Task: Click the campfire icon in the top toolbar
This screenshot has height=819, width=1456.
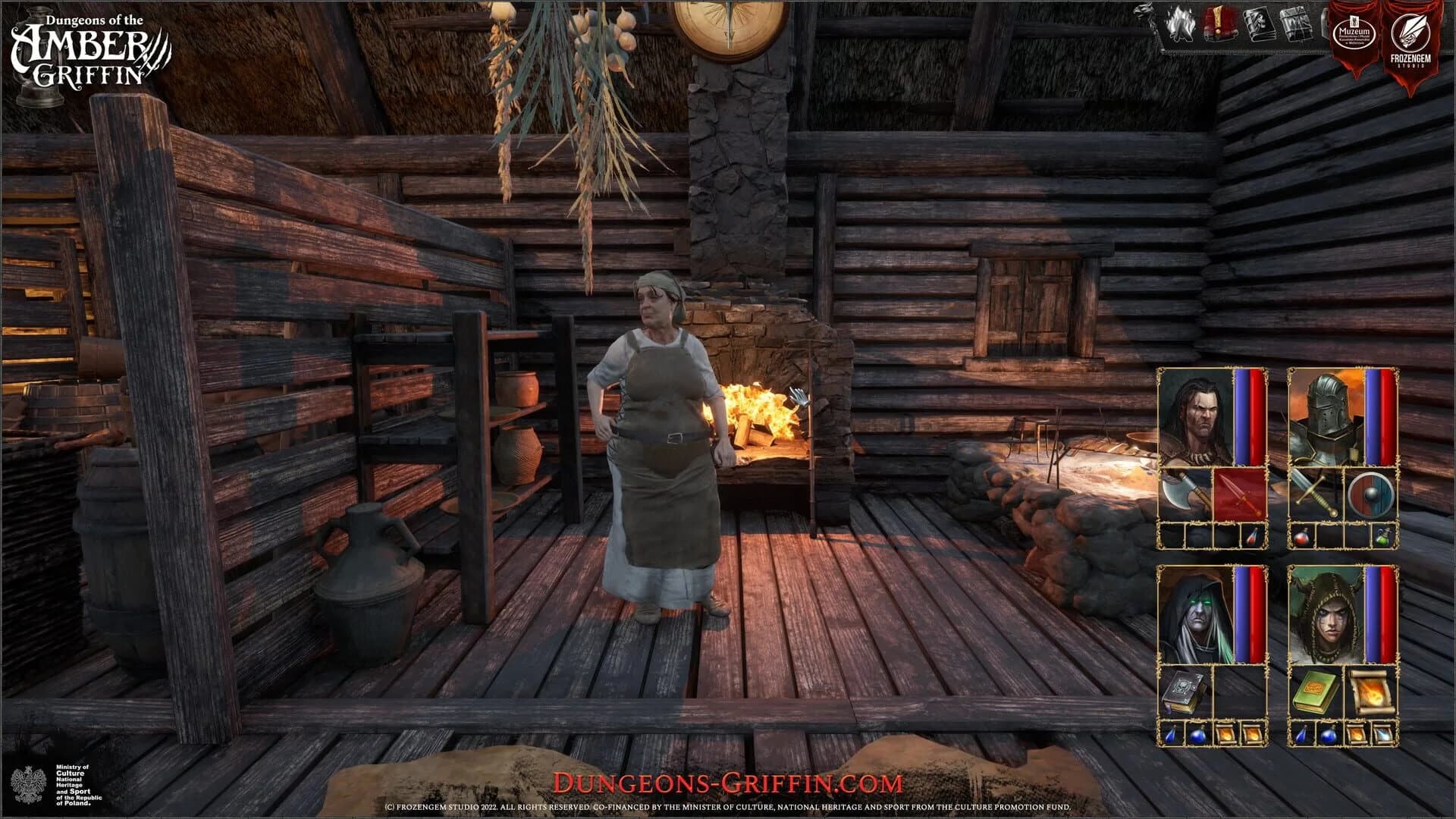Action: coord(1181,24)
